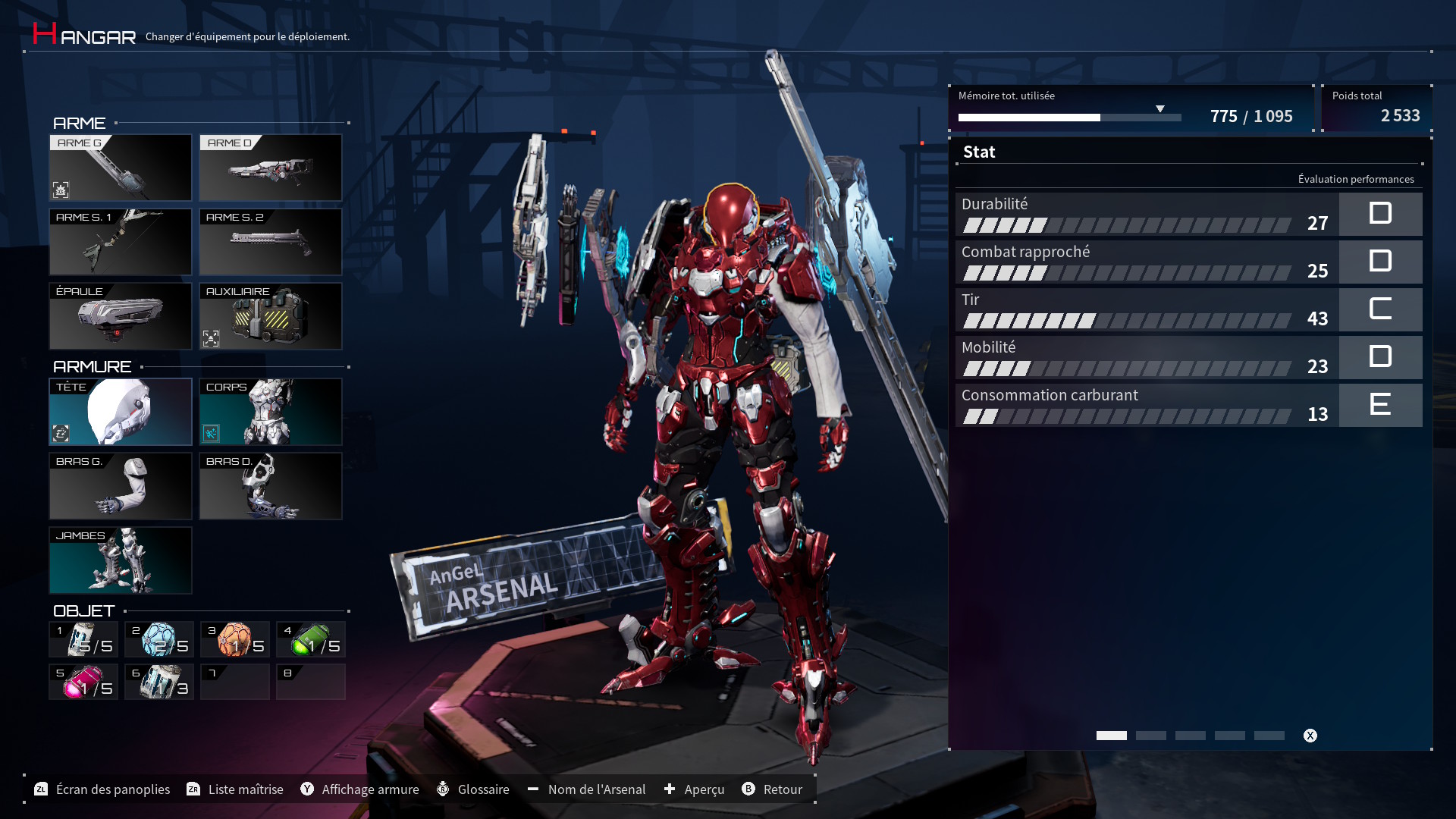
Task: Open the ÉPAULE shoulder weapon slot
Action: [121, 316]
